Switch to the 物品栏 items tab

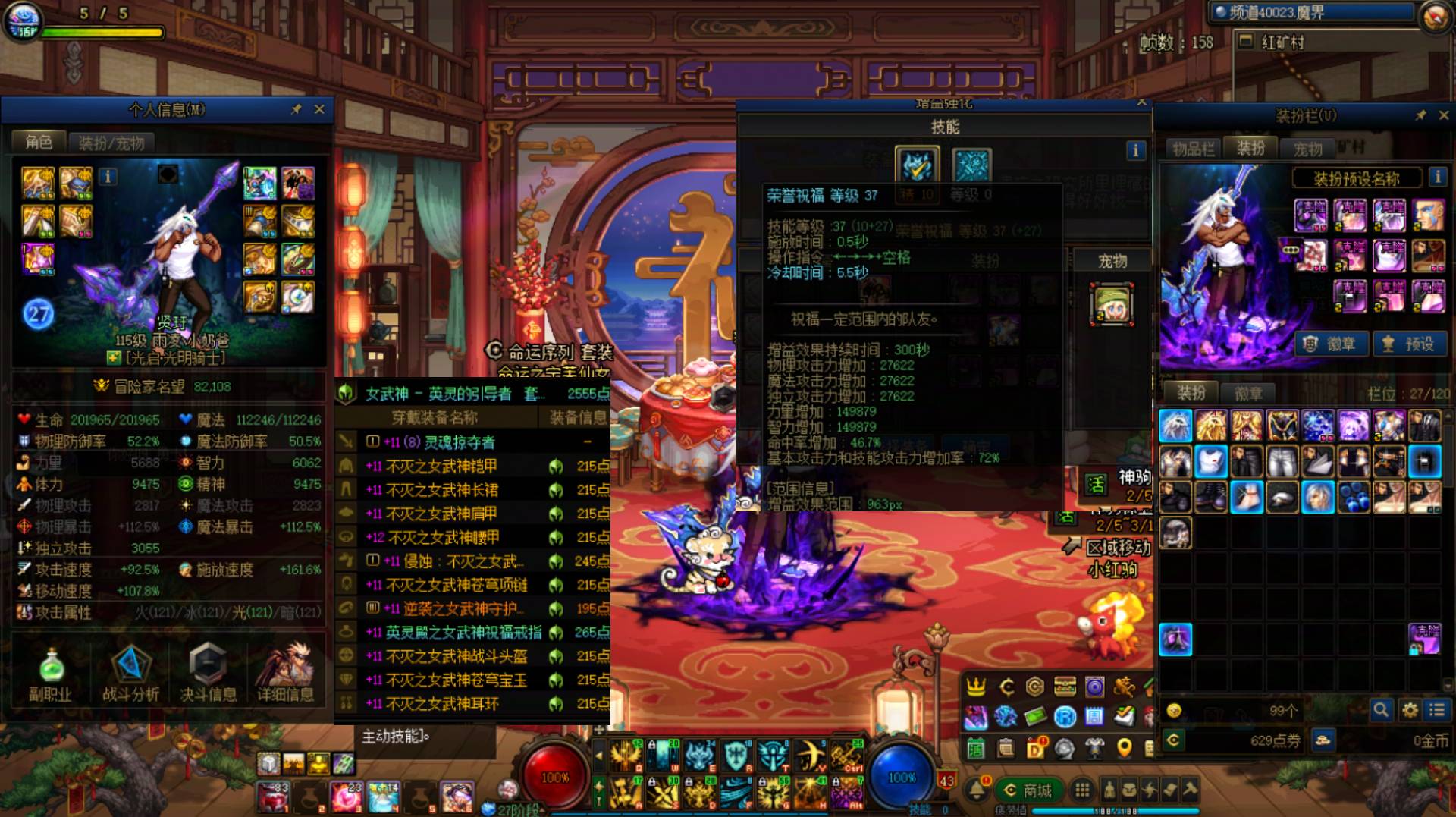(x=1194, y=149)
